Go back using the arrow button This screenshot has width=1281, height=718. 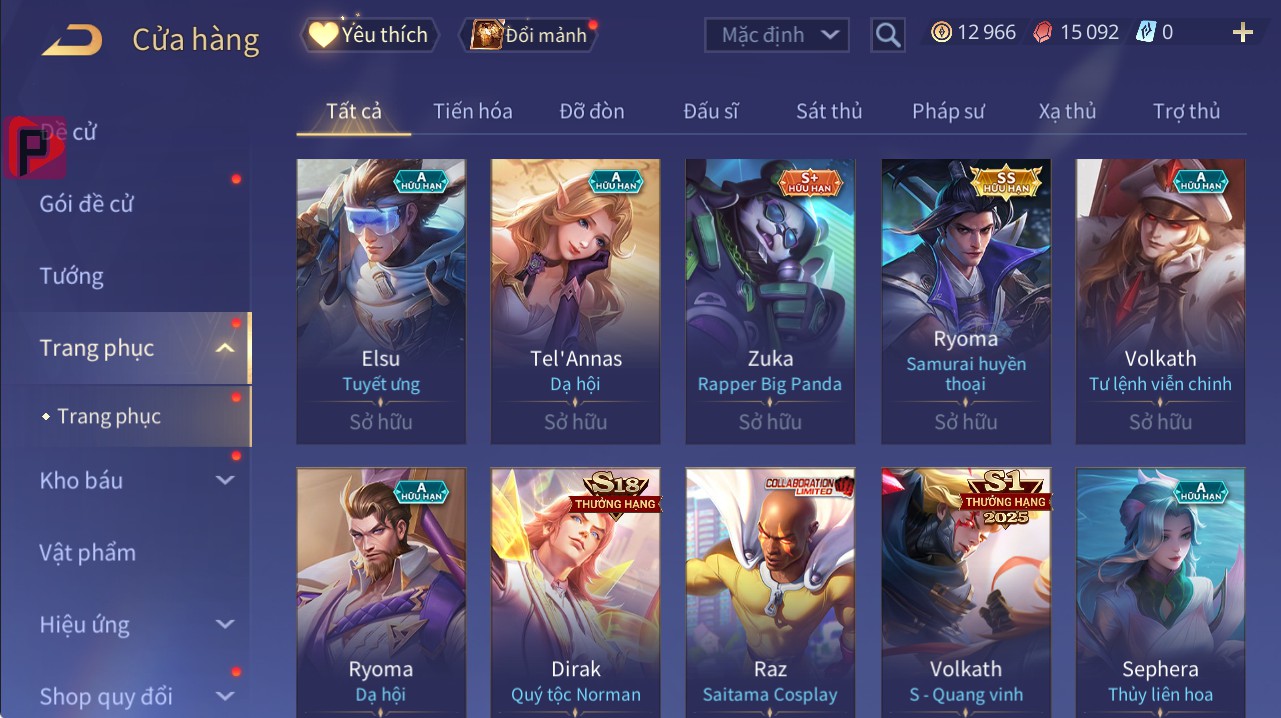72,40
